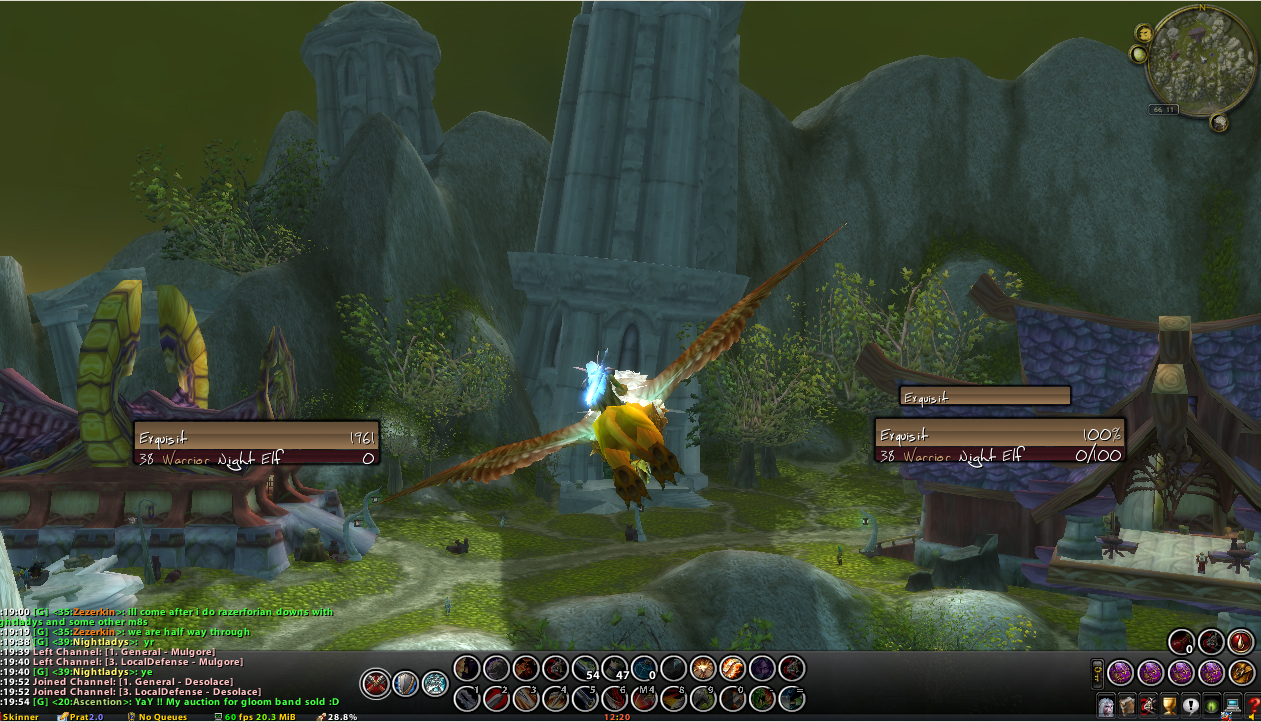This screenshot has width=1261, height=722.
Task: Open the game menu computer icon
Action: point(1232,704)
